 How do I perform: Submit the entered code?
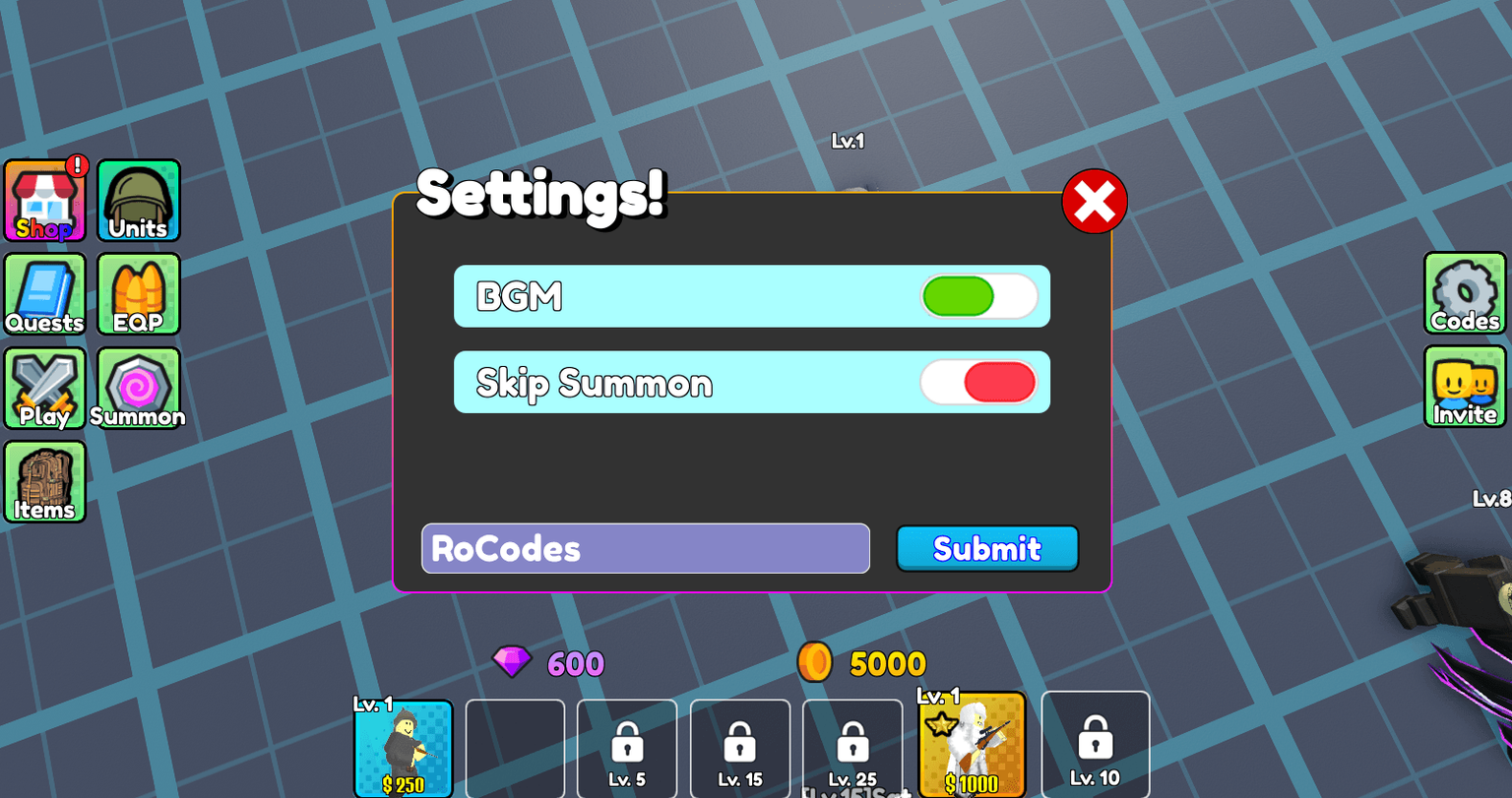coord(987,548)
